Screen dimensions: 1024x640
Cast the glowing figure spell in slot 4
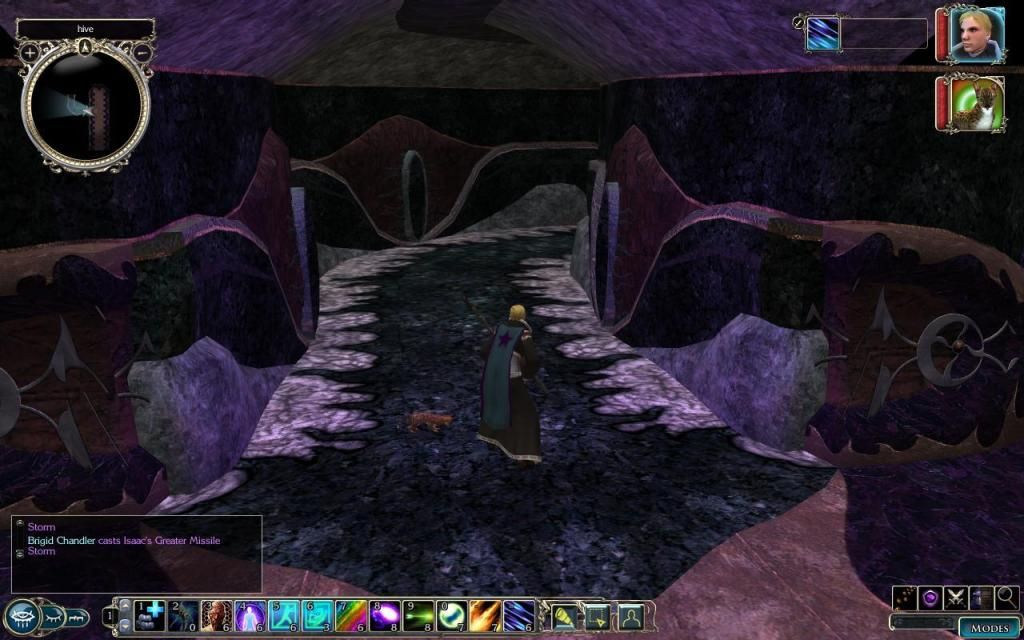pyautogui.click(x=249, y=614)
